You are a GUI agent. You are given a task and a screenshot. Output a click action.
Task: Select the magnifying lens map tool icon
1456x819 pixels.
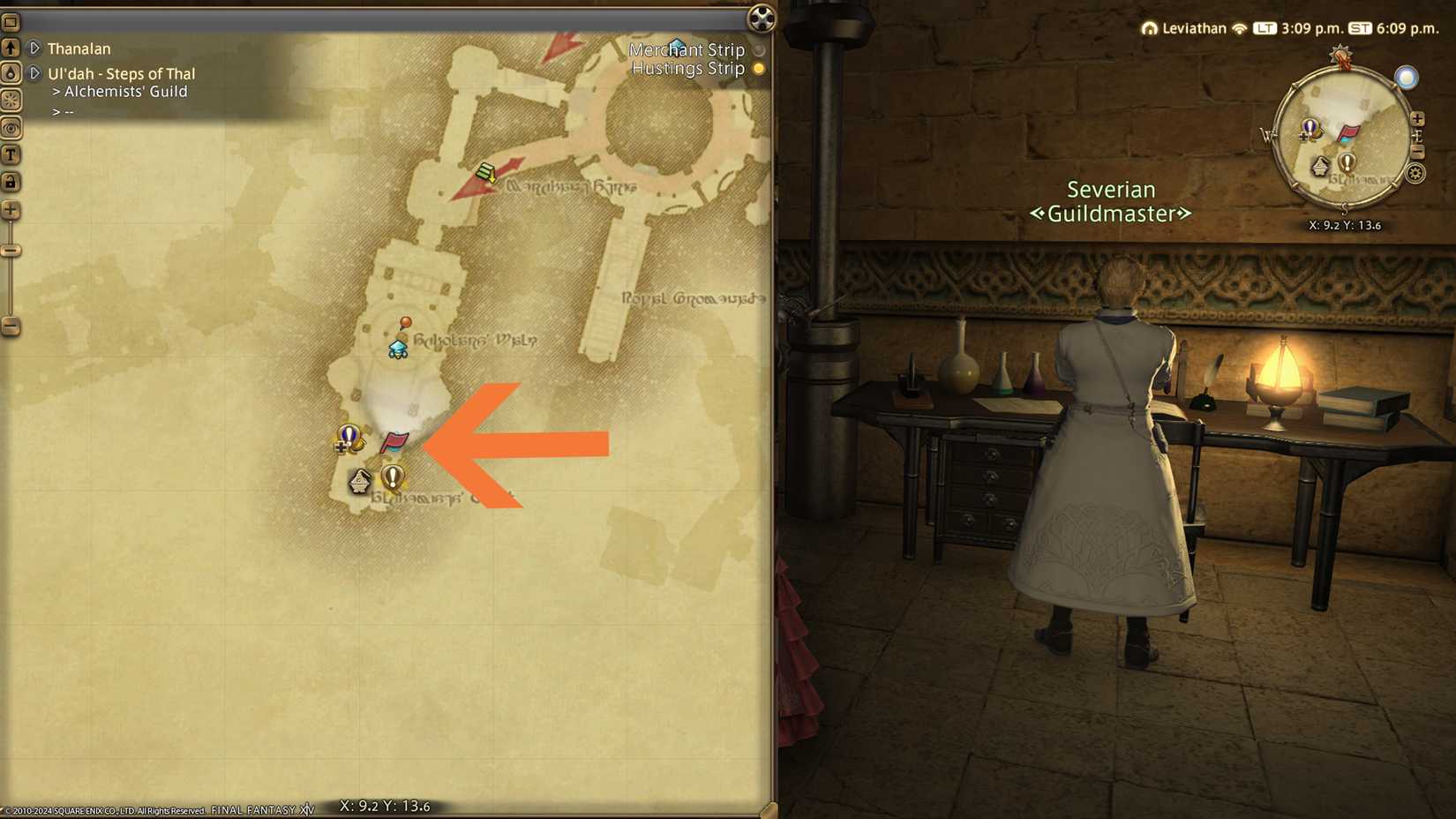tap(11, 101)
